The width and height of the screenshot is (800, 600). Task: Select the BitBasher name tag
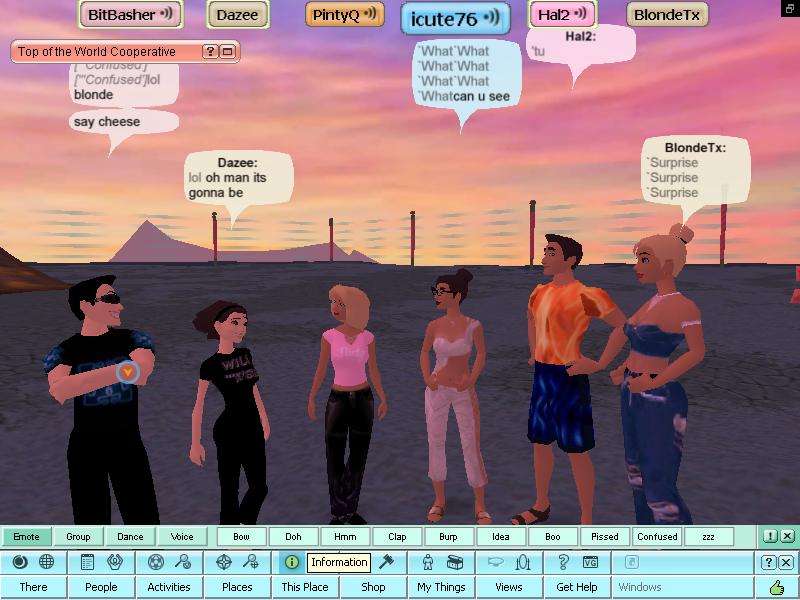click(130, 15)
